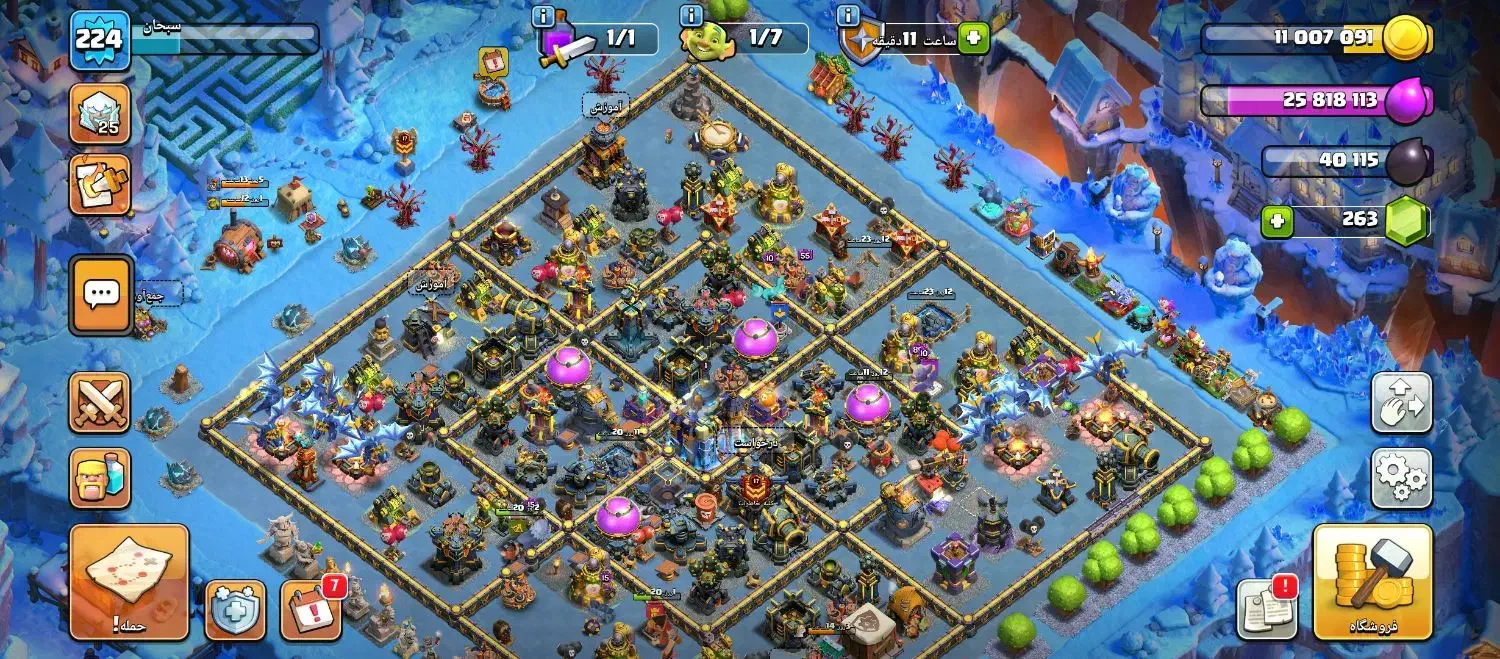Open the chat speech bubble panel
The image size is (1500, 659).
(x=101, y=294)
